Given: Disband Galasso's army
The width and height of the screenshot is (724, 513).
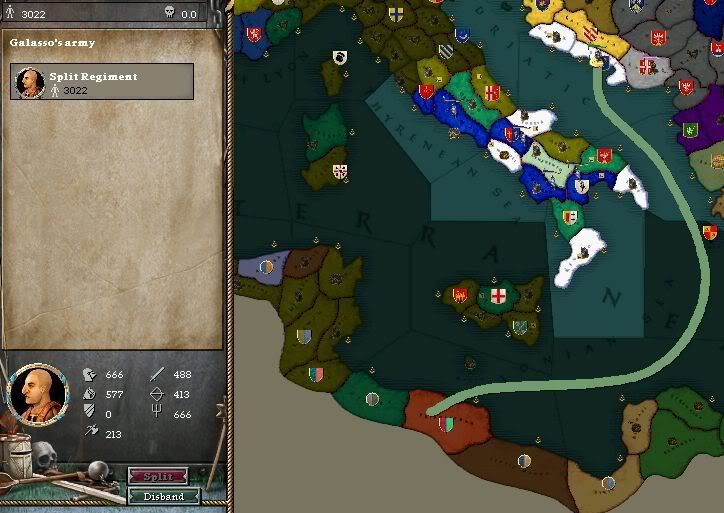Looking at the screenshot, I should click(164, 496).
